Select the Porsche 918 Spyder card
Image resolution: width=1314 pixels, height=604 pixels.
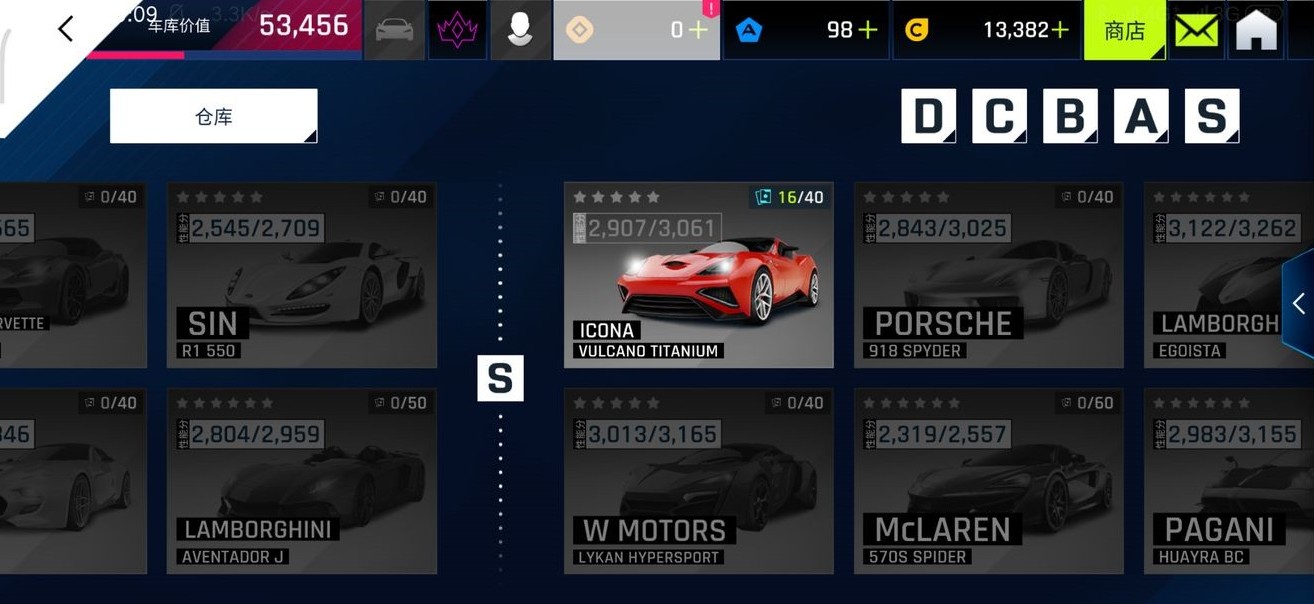pos(988,275)
